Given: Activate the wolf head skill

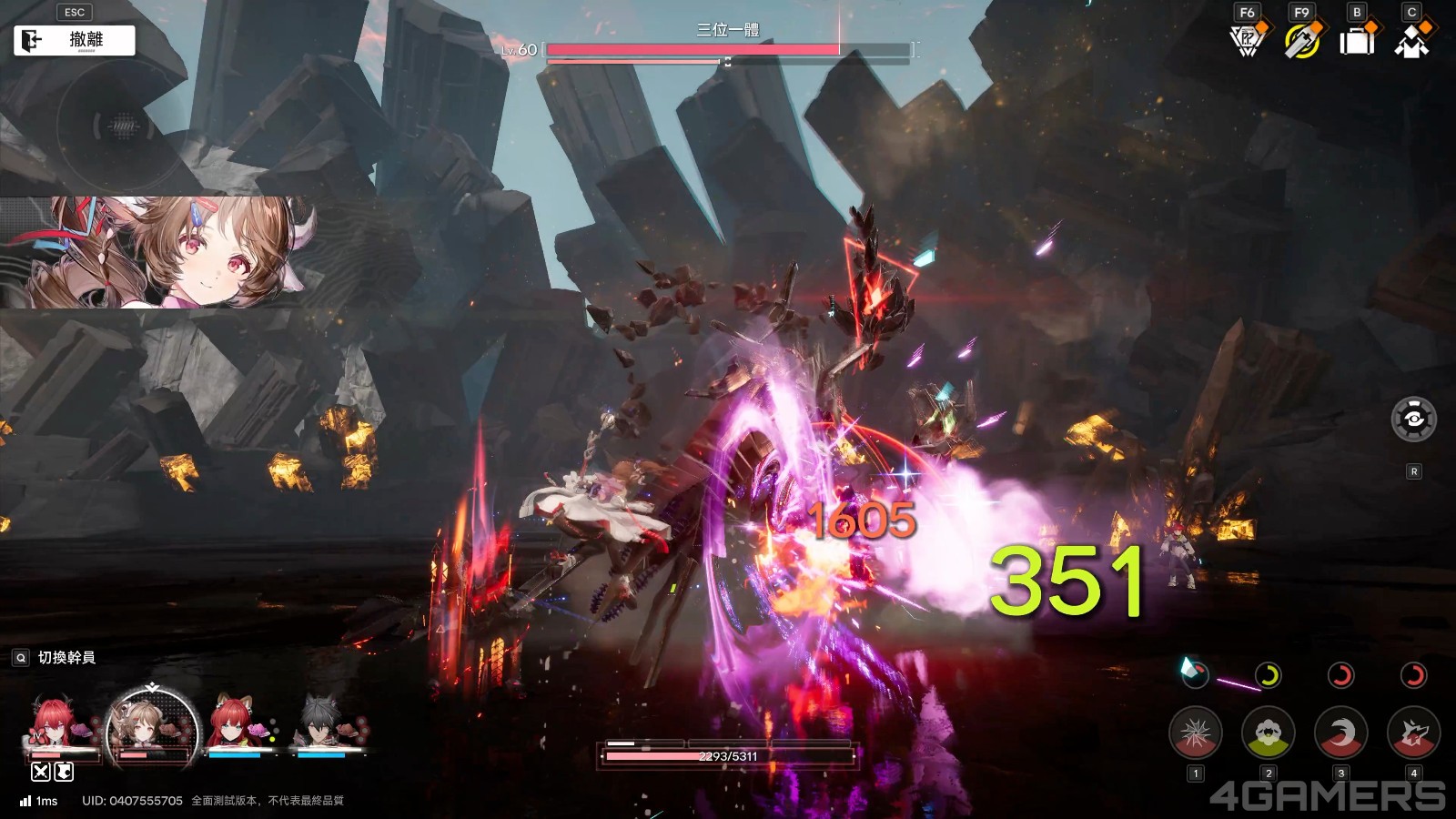Looking at the screenshot, I should (x=1413, y=733).
